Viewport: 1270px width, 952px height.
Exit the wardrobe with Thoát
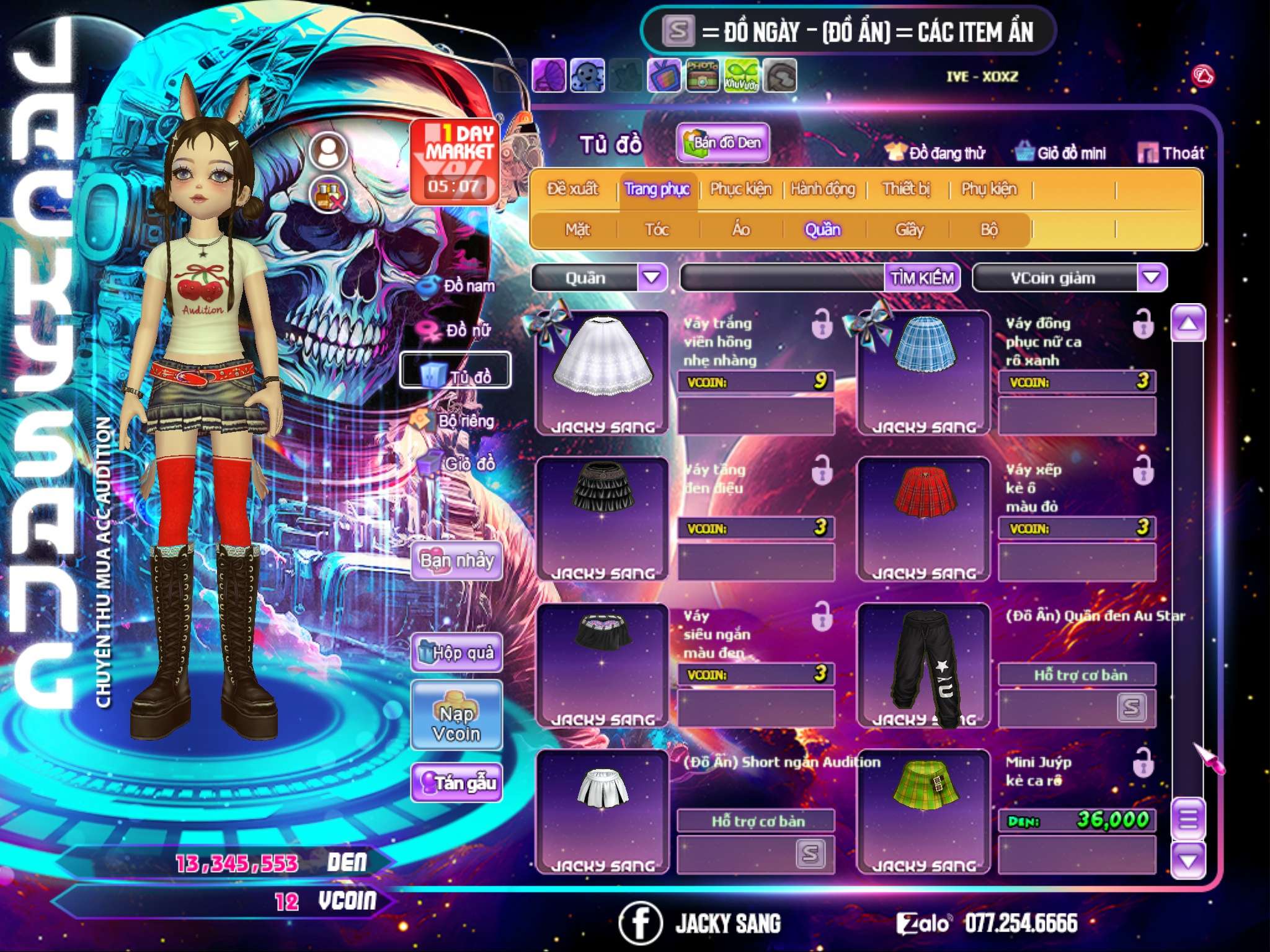coord(1171,152)
